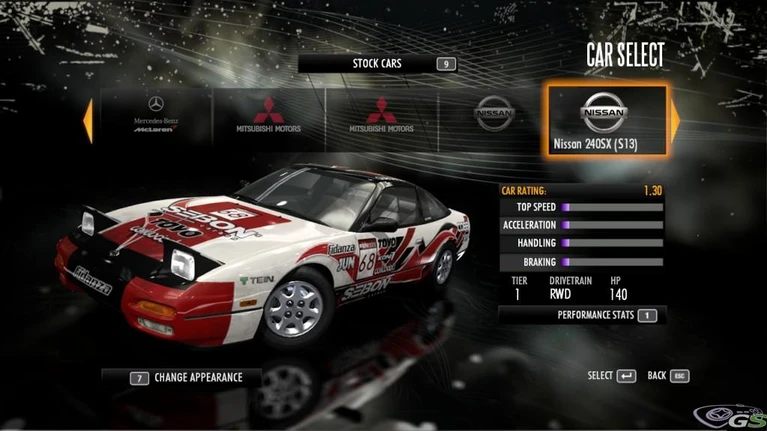Viewport: 767px width, 431px height.
Task: Click the right arrow of the car carousel
Action: 675,120
